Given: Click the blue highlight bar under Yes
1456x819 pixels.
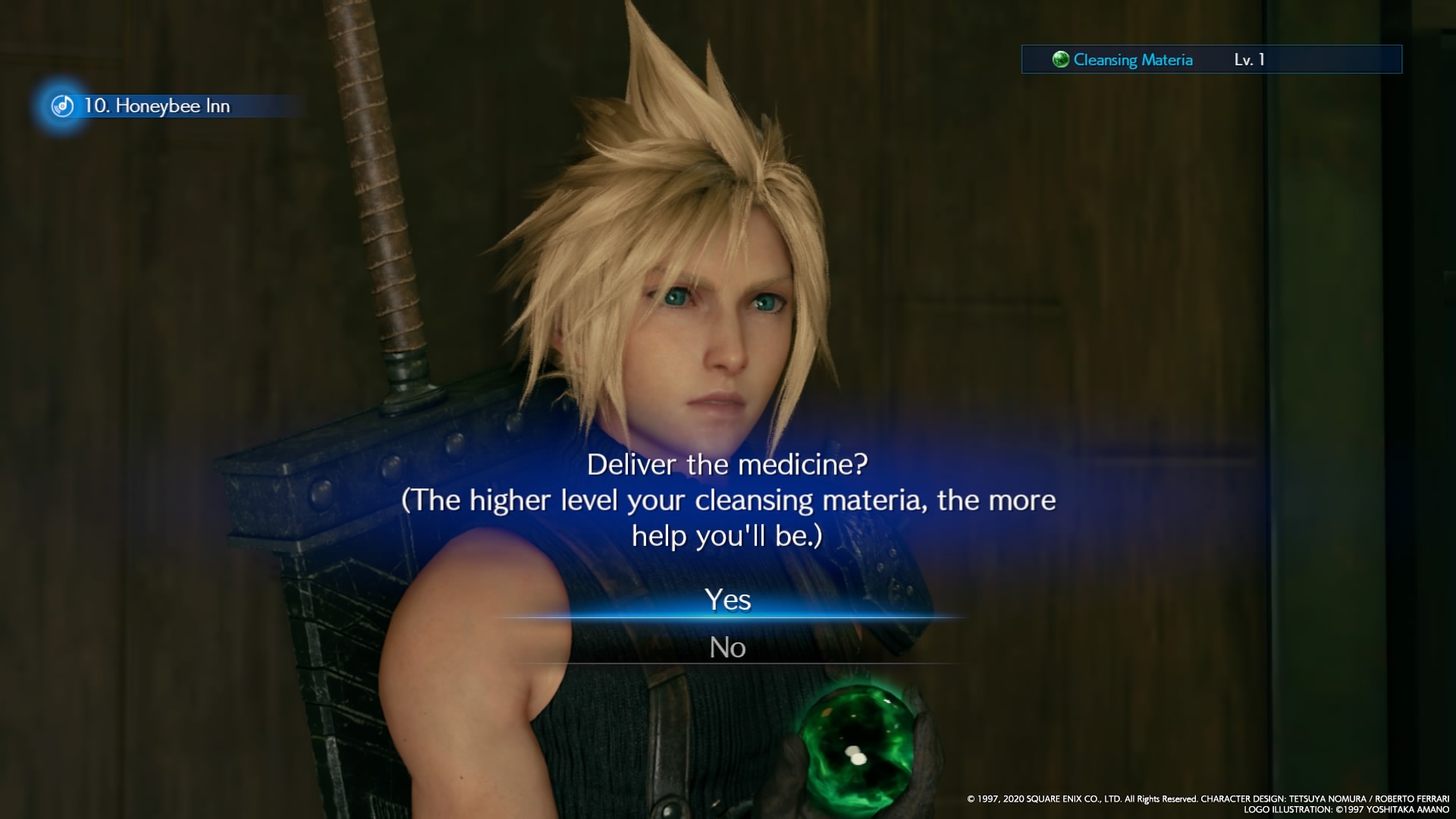Looking at the screenshot, I should tap(728, 614).
